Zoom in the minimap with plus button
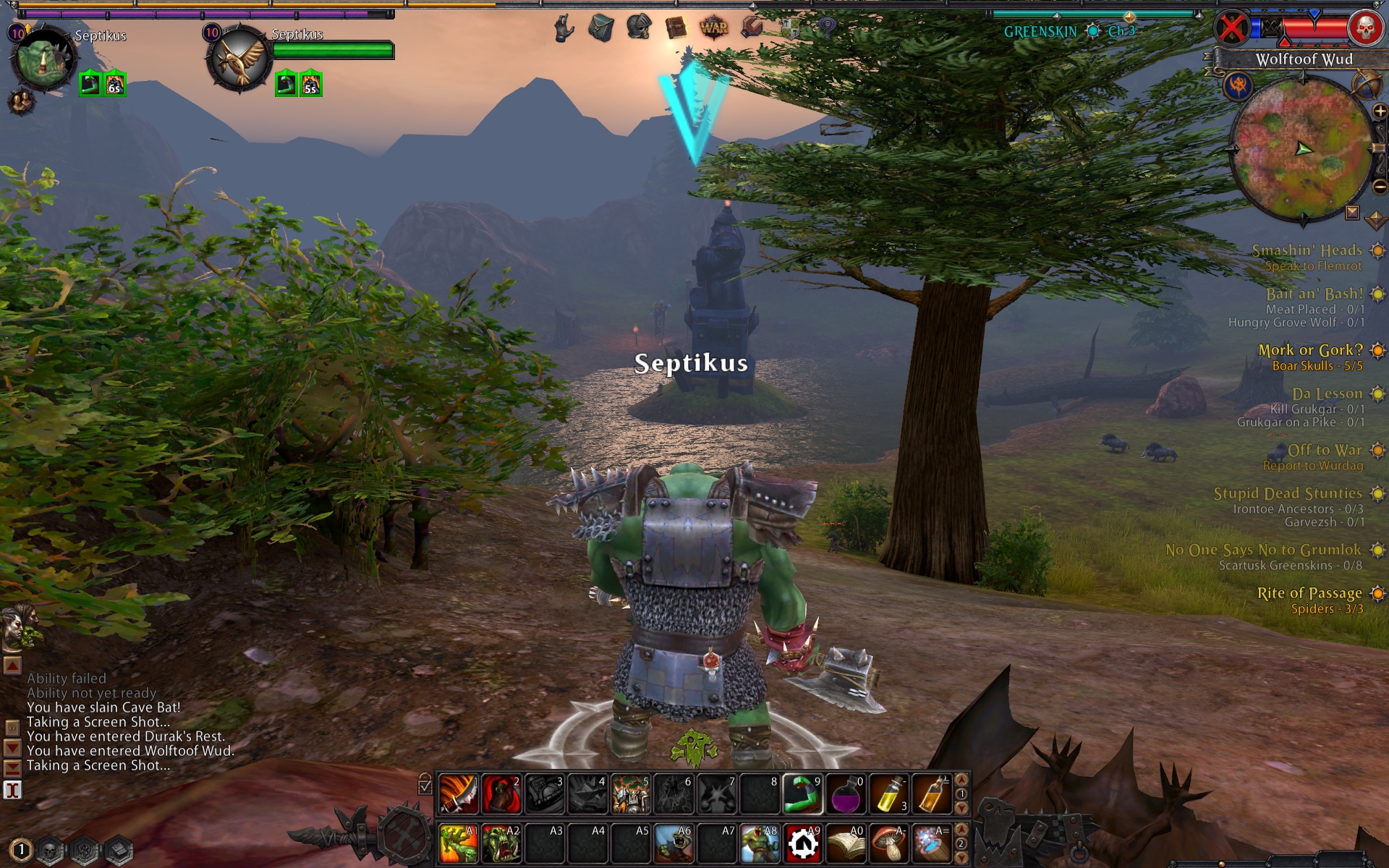 1380,111
